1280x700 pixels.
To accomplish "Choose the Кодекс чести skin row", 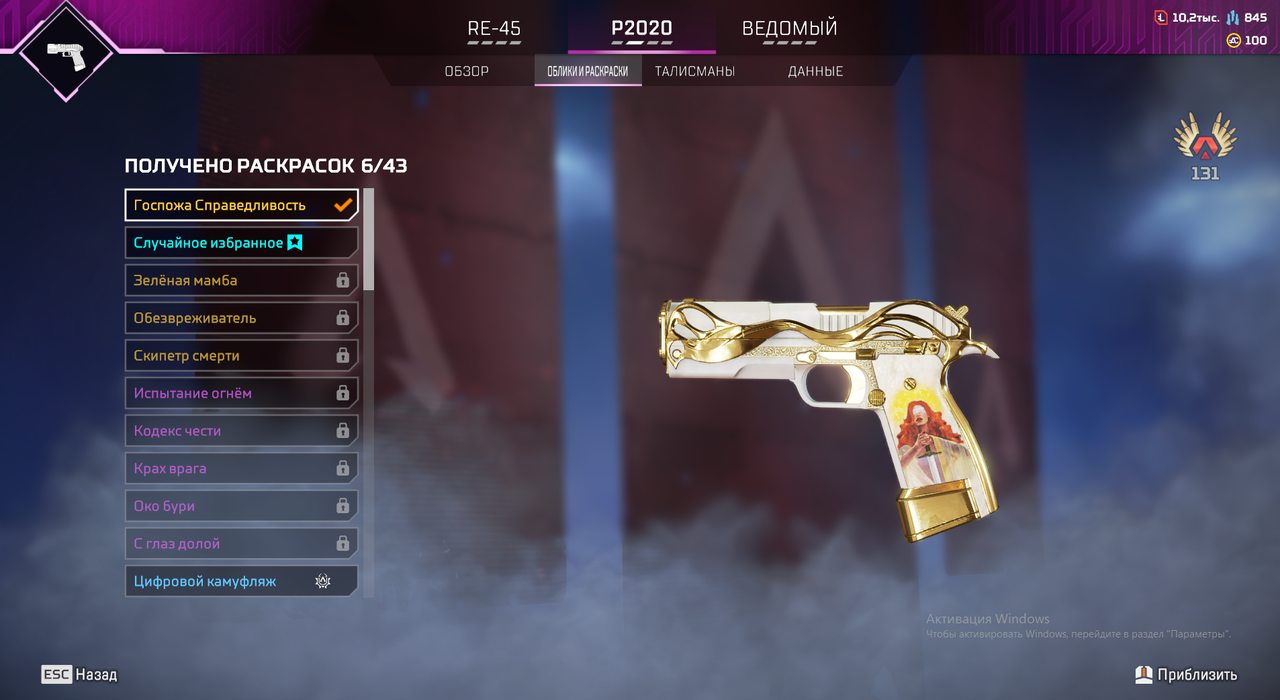I will [241, 431].
